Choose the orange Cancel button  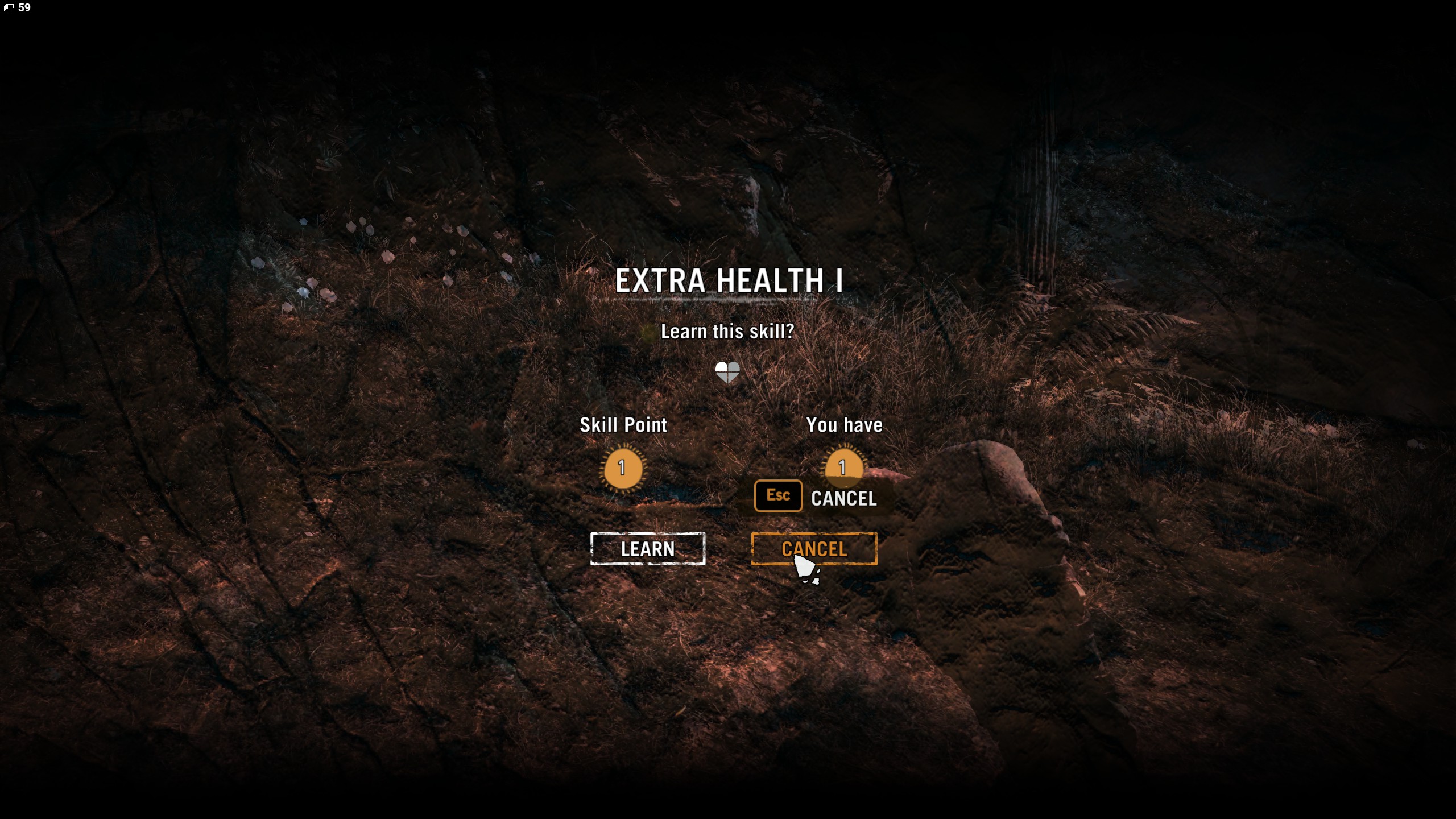tap(814, 548)
